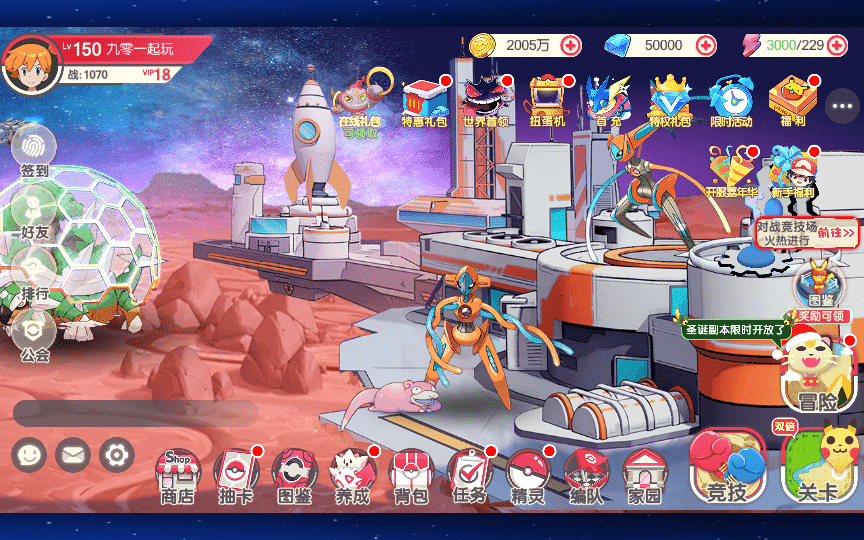This screenshot has width=864, height=540.
Task: Enter the 竞技 arena with boxing gloves
Action: [727, 467]
